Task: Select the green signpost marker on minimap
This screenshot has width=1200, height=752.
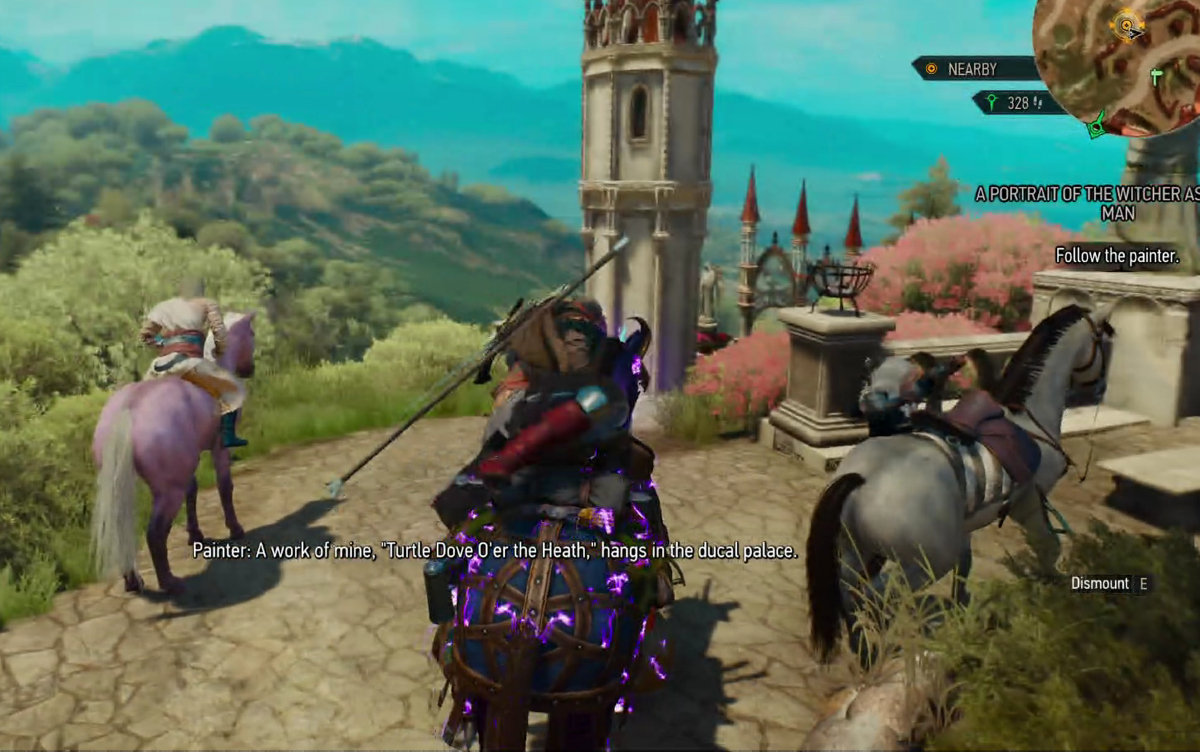Action: coord(1157,76)
